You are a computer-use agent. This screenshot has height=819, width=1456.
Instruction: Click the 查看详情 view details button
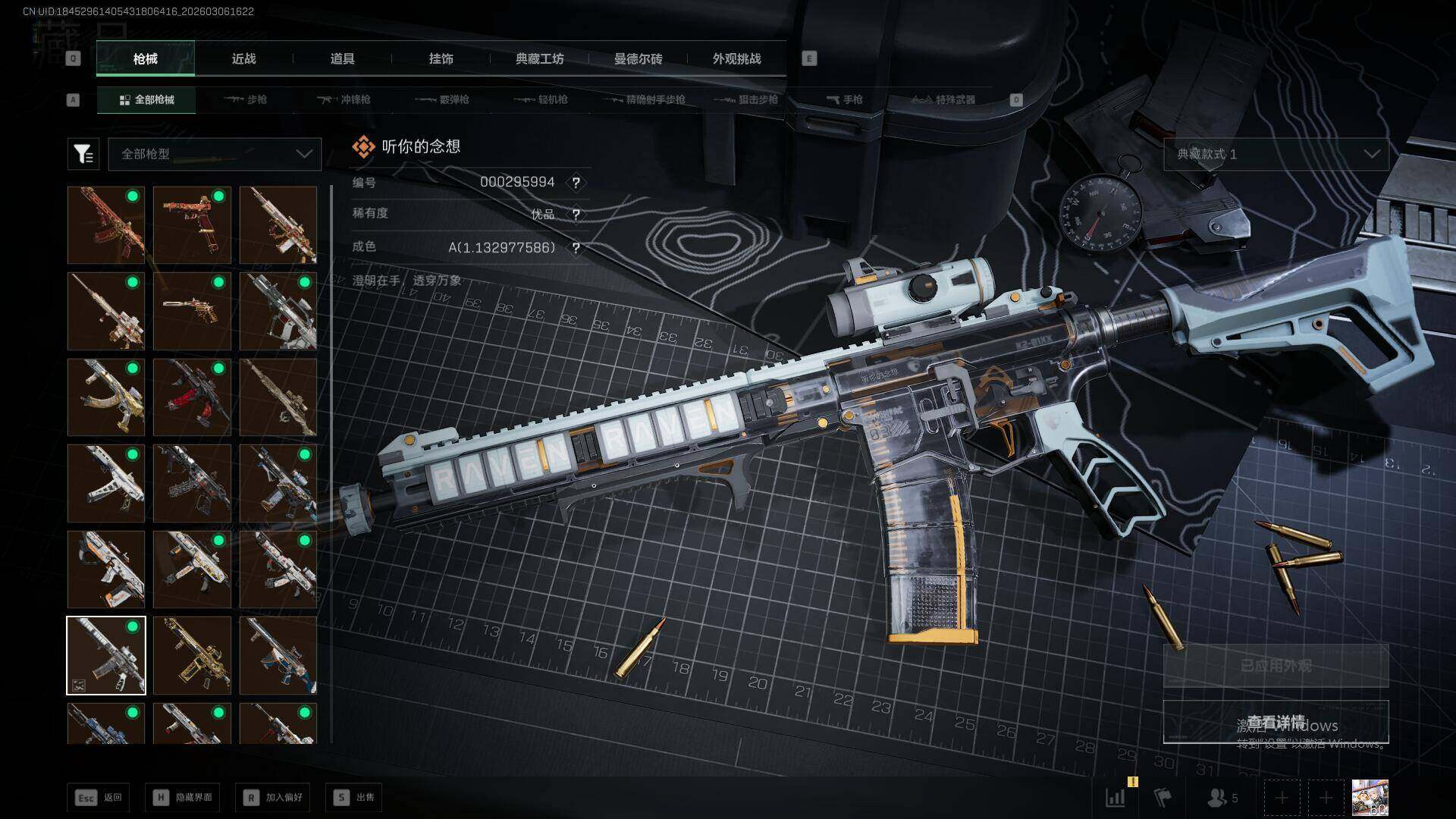tap(1276, 722)
